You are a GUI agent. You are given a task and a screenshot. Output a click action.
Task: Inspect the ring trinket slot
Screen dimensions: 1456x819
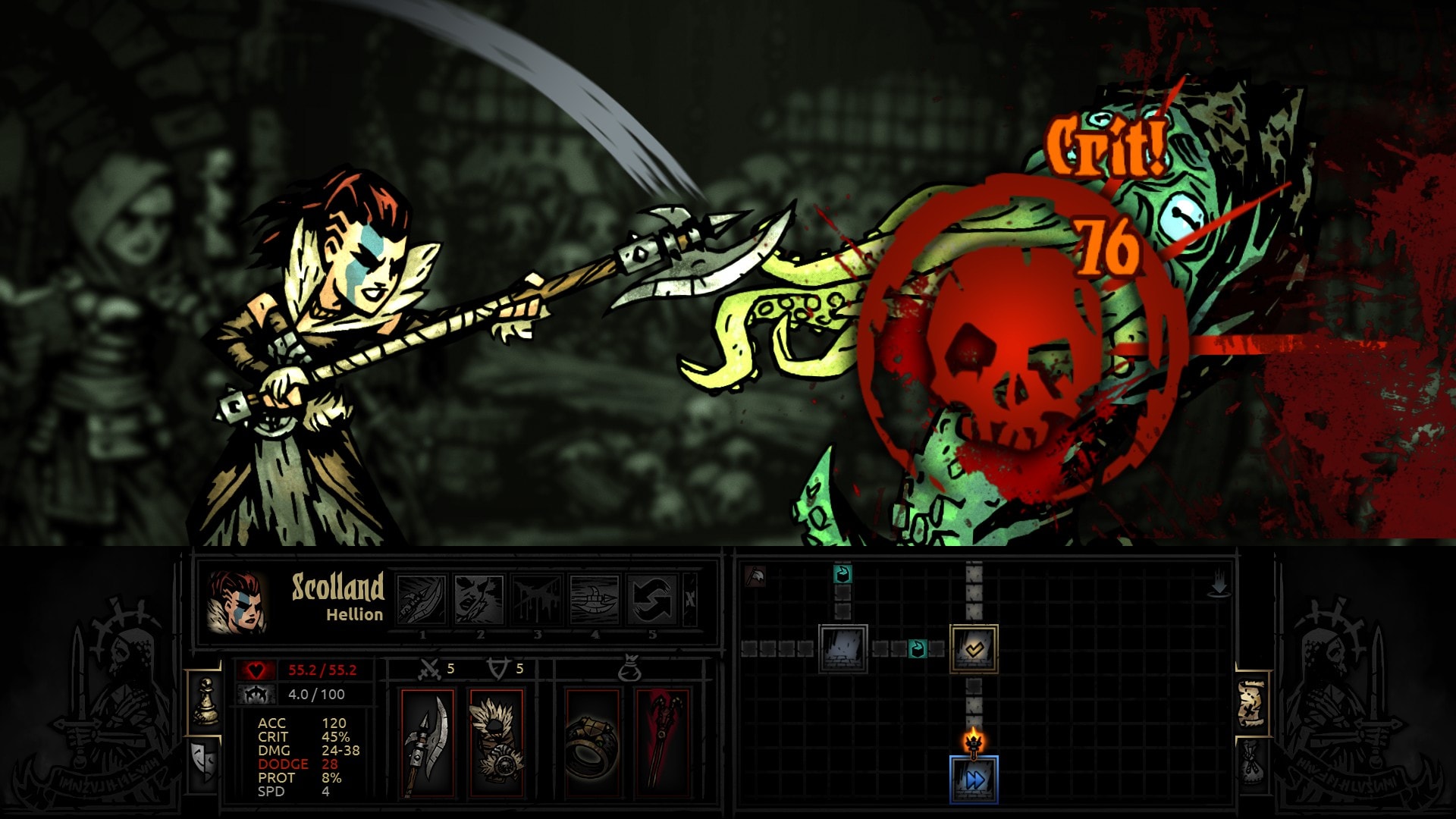(592, 743)
